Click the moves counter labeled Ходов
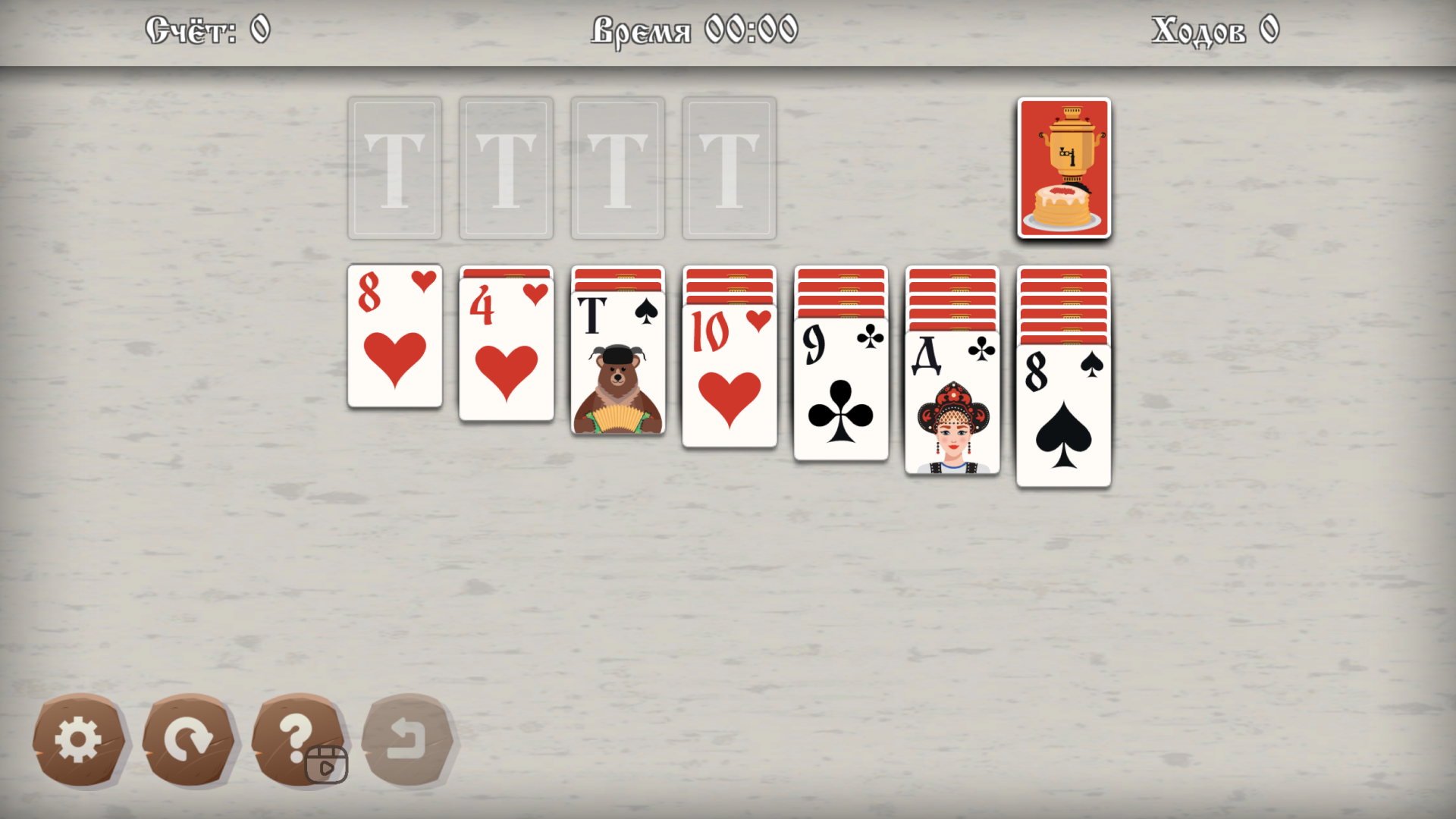1456x819 pixels. pyautogui.click(x=1213, y=30)
